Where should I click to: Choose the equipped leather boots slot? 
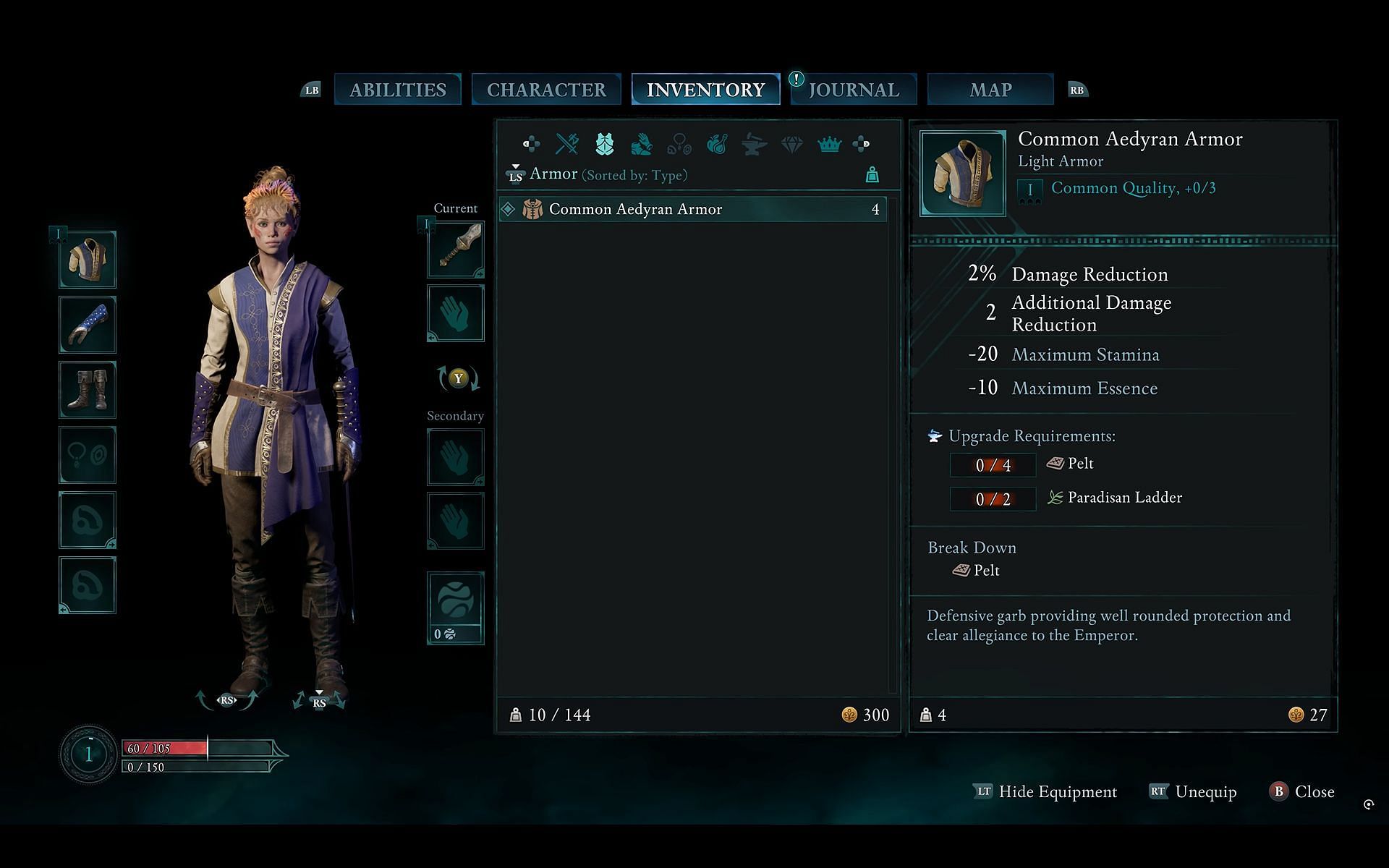tap(88, 390)
